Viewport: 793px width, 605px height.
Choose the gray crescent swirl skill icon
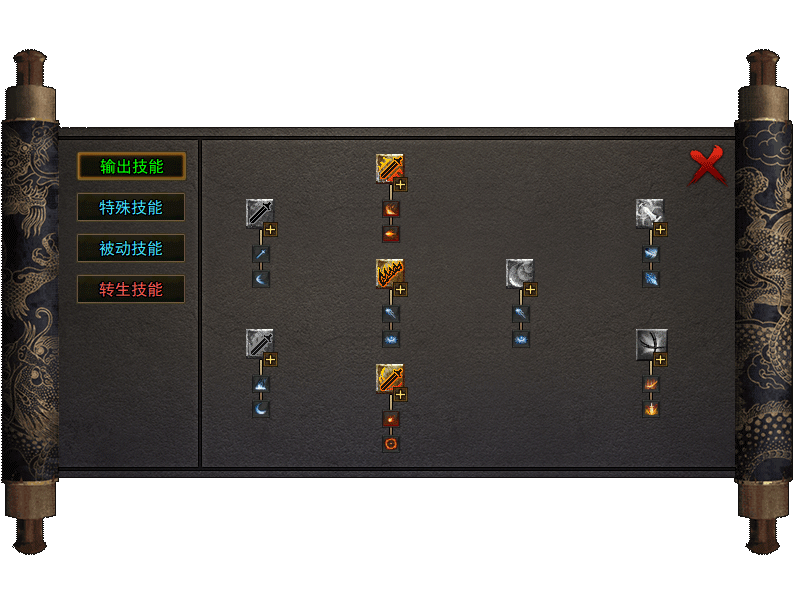(x=519, y=272)
